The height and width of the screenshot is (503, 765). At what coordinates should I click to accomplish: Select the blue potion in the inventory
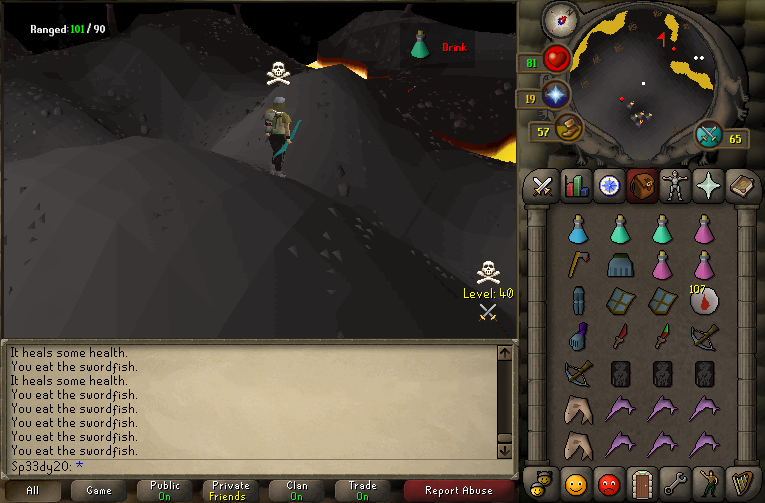(x=576, y=230)
